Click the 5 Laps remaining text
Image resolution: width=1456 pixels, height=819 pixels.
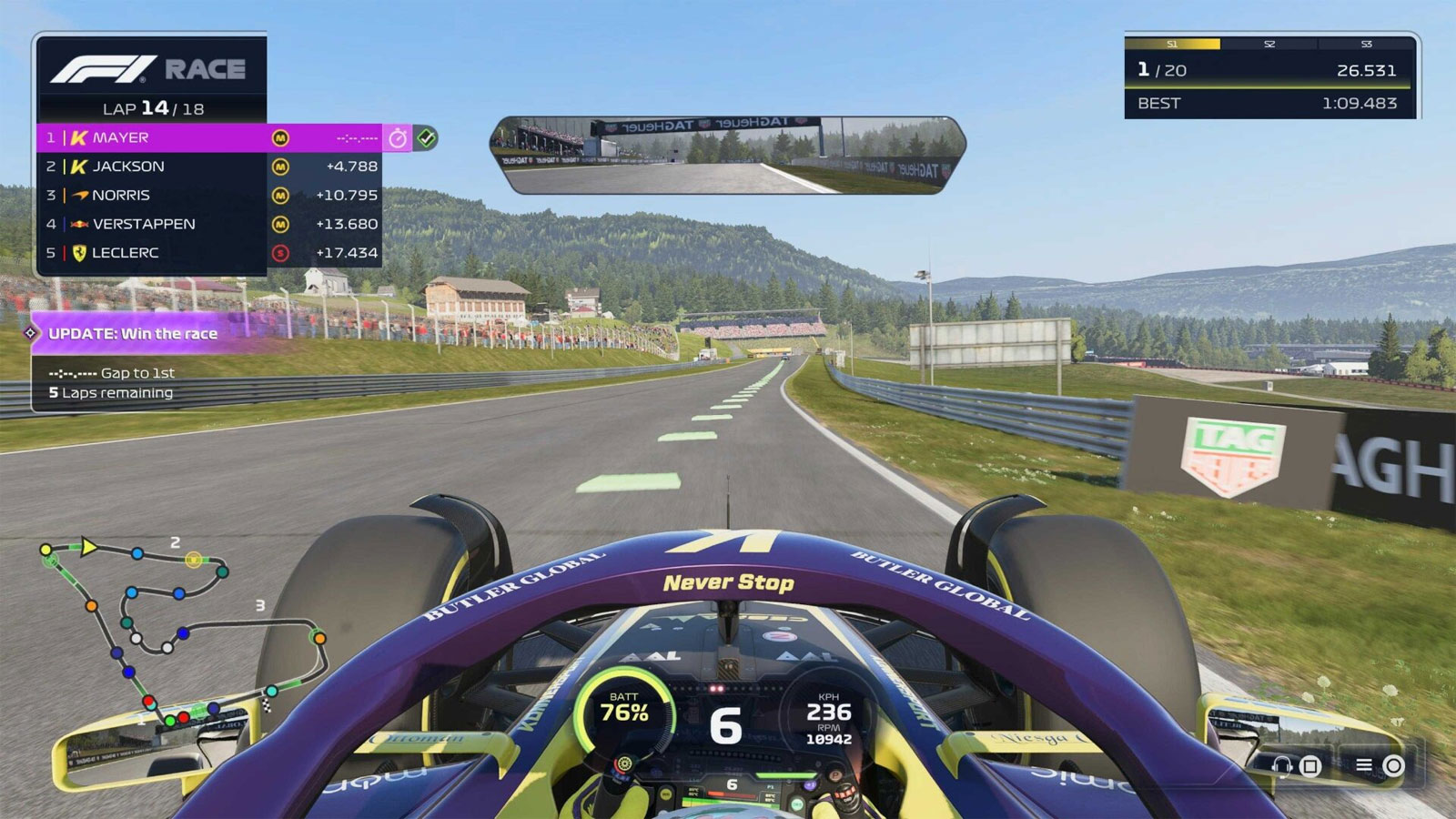click(x=109, y=392)
